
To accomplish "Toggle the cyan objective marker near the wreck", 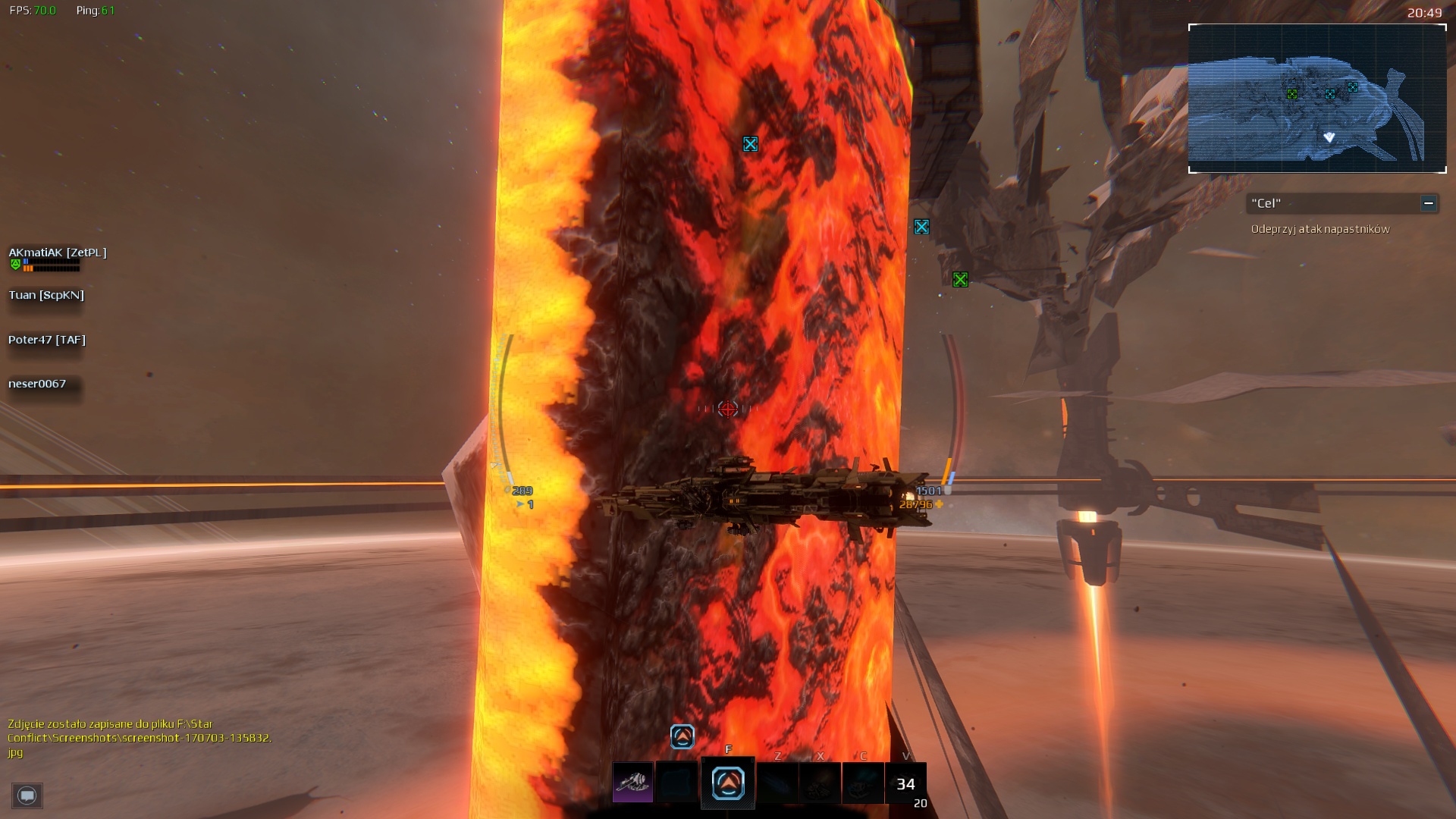I will 921,225.
